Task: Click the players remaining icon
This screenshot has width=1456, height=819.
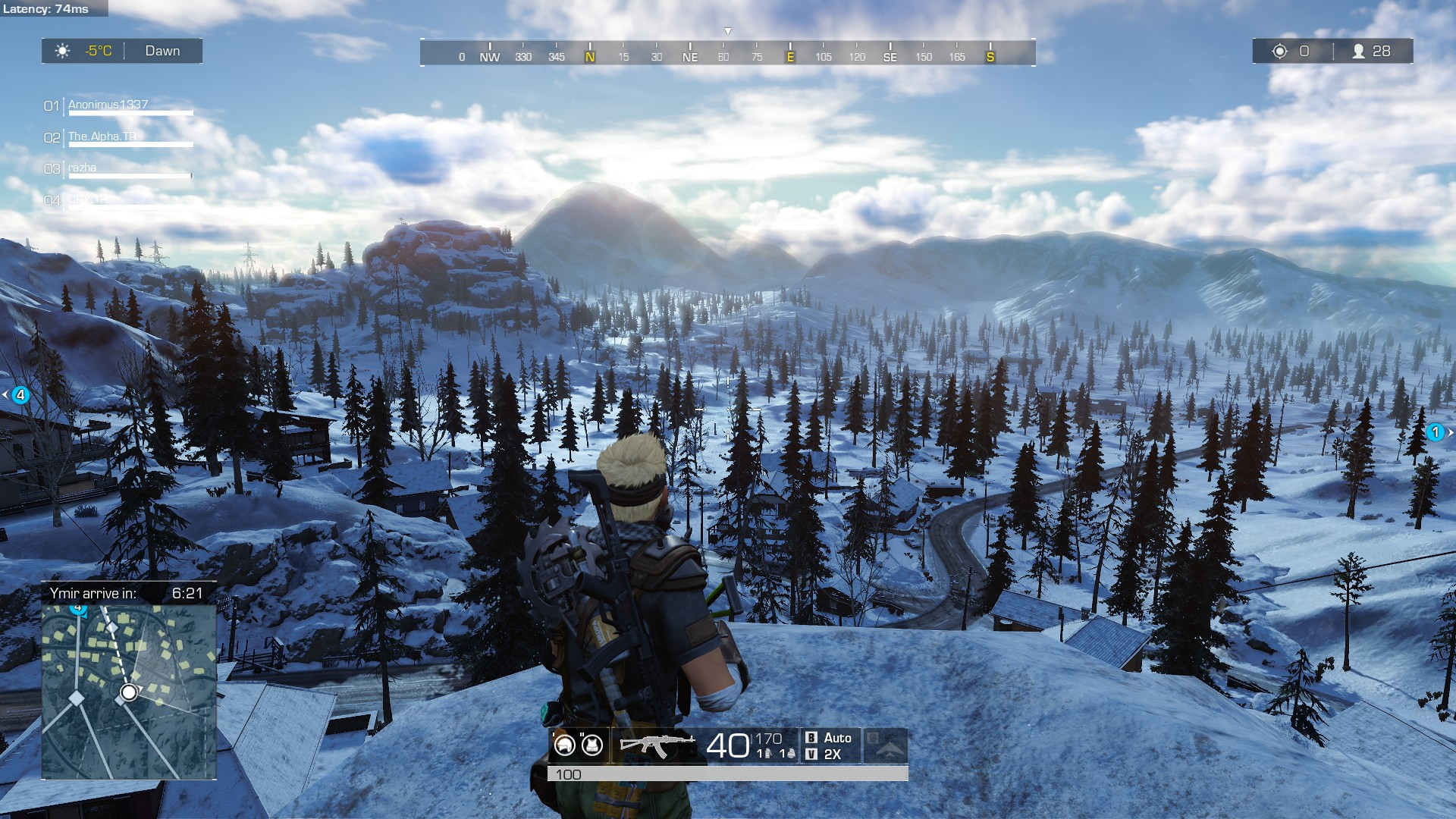Action: pyautogui.click(x=1359, y=51)
